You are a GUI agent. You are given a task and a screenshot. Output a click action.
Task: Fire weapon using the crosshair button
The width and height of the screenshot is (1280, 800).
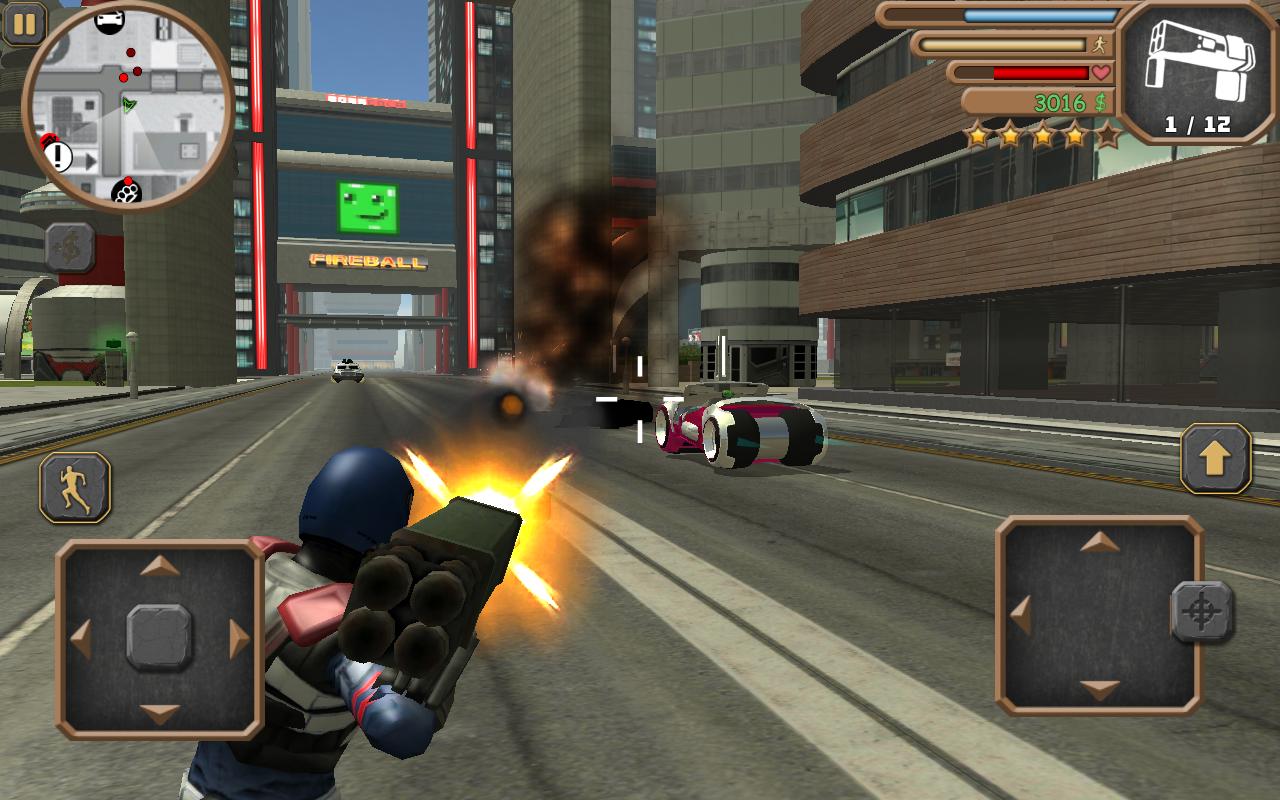coord(1202,612)
